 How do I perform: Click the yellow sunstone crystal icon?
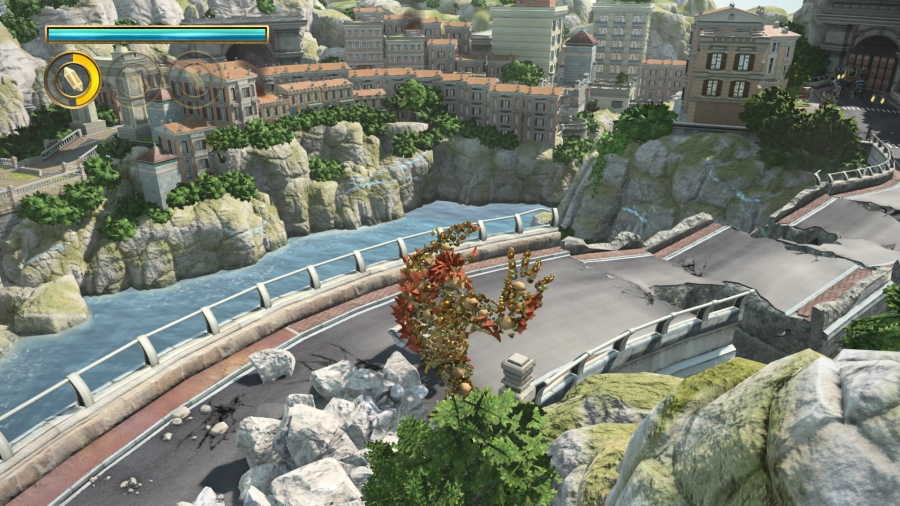pos(73,80)
